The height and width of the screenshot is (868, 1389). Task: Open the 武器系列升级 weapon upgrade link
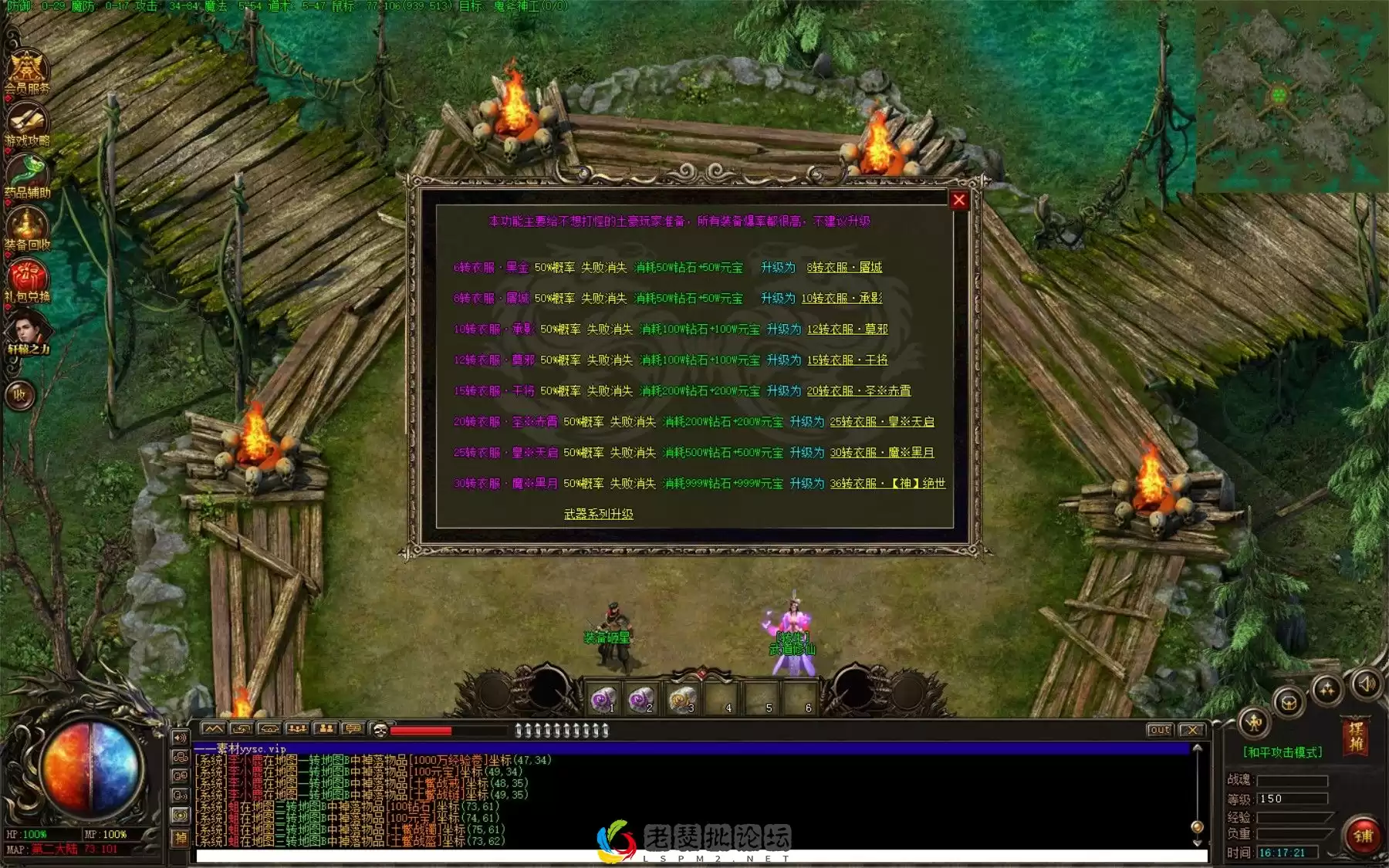(x=598, y=514)
